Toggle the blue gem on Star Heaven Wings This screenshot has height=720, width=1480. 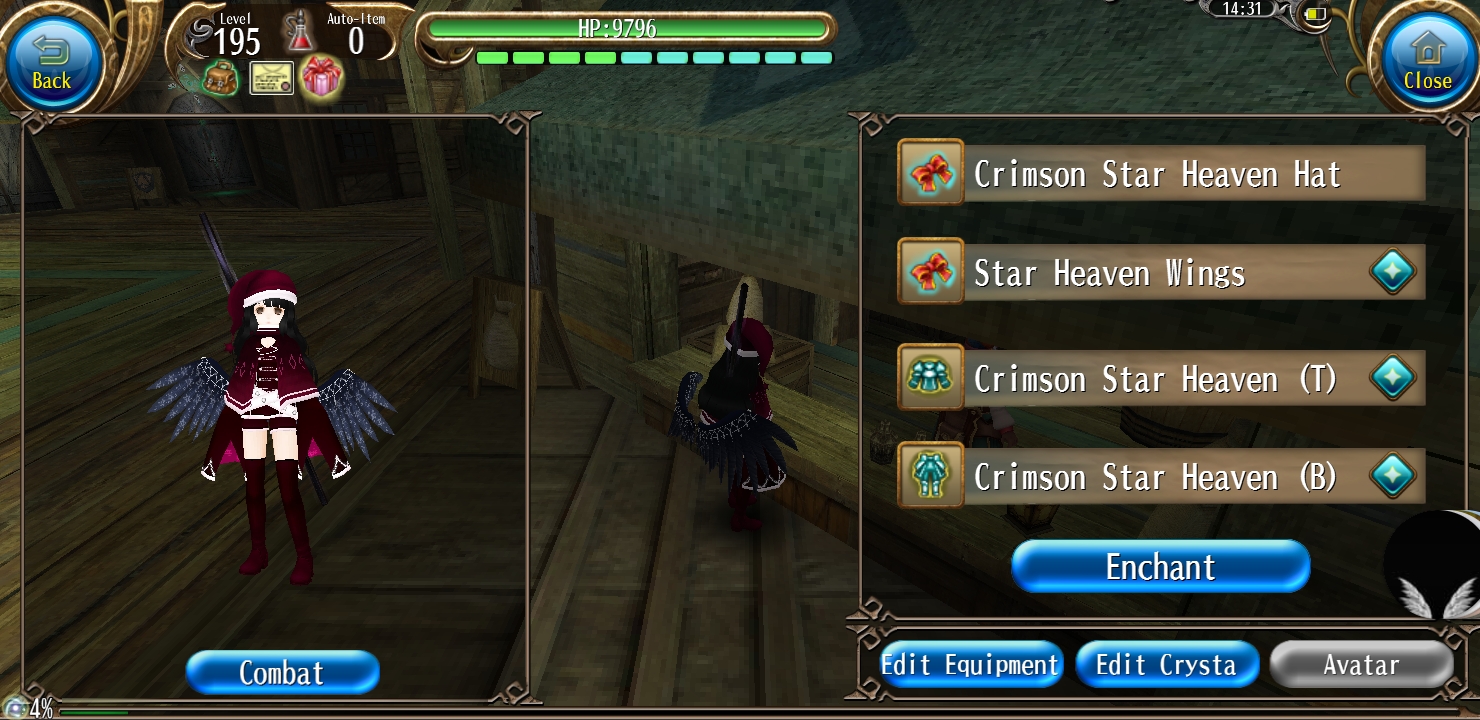(1393, 270)
